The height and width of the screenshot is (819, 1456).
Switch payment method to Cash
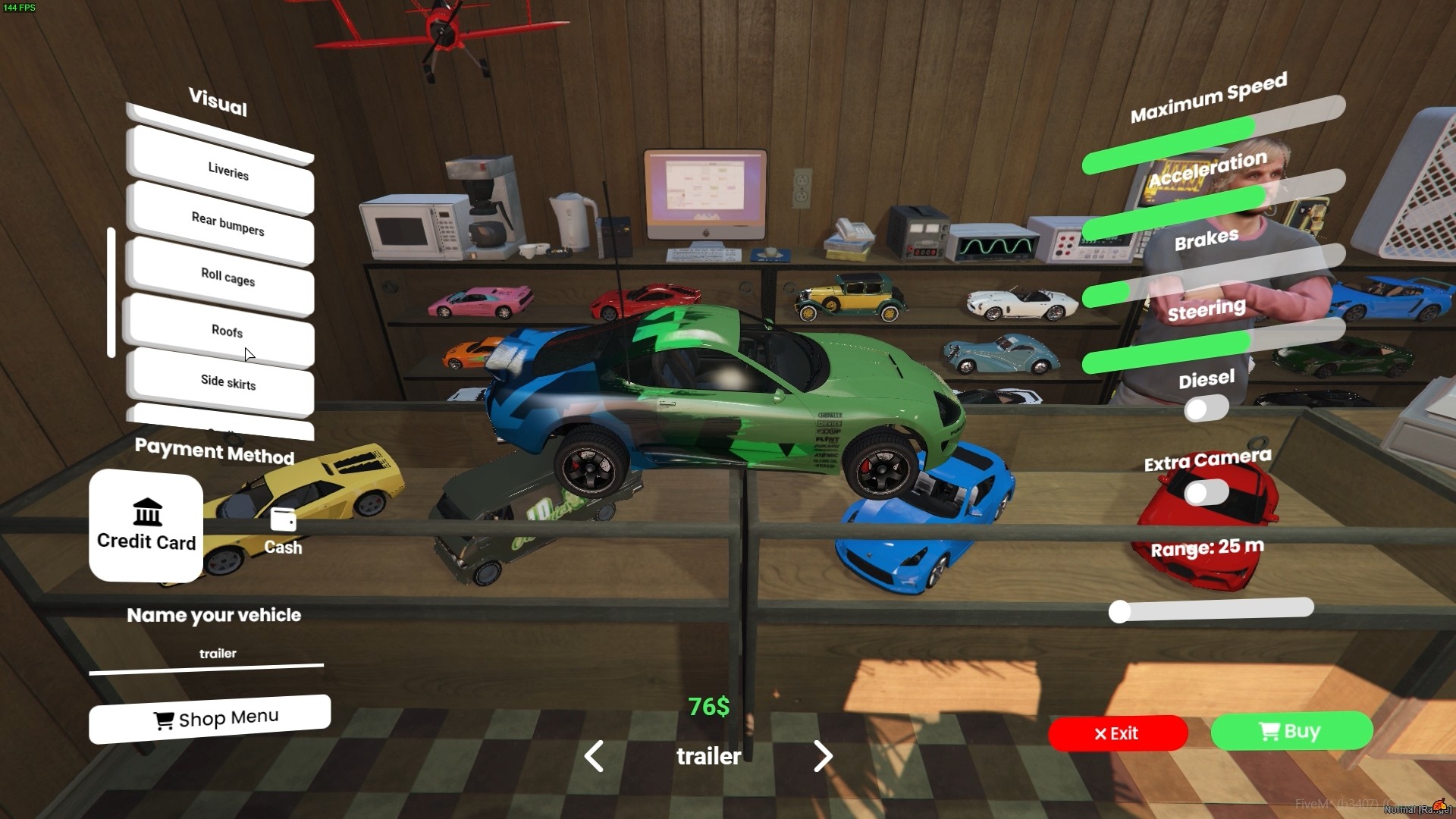tap(283, 532)
